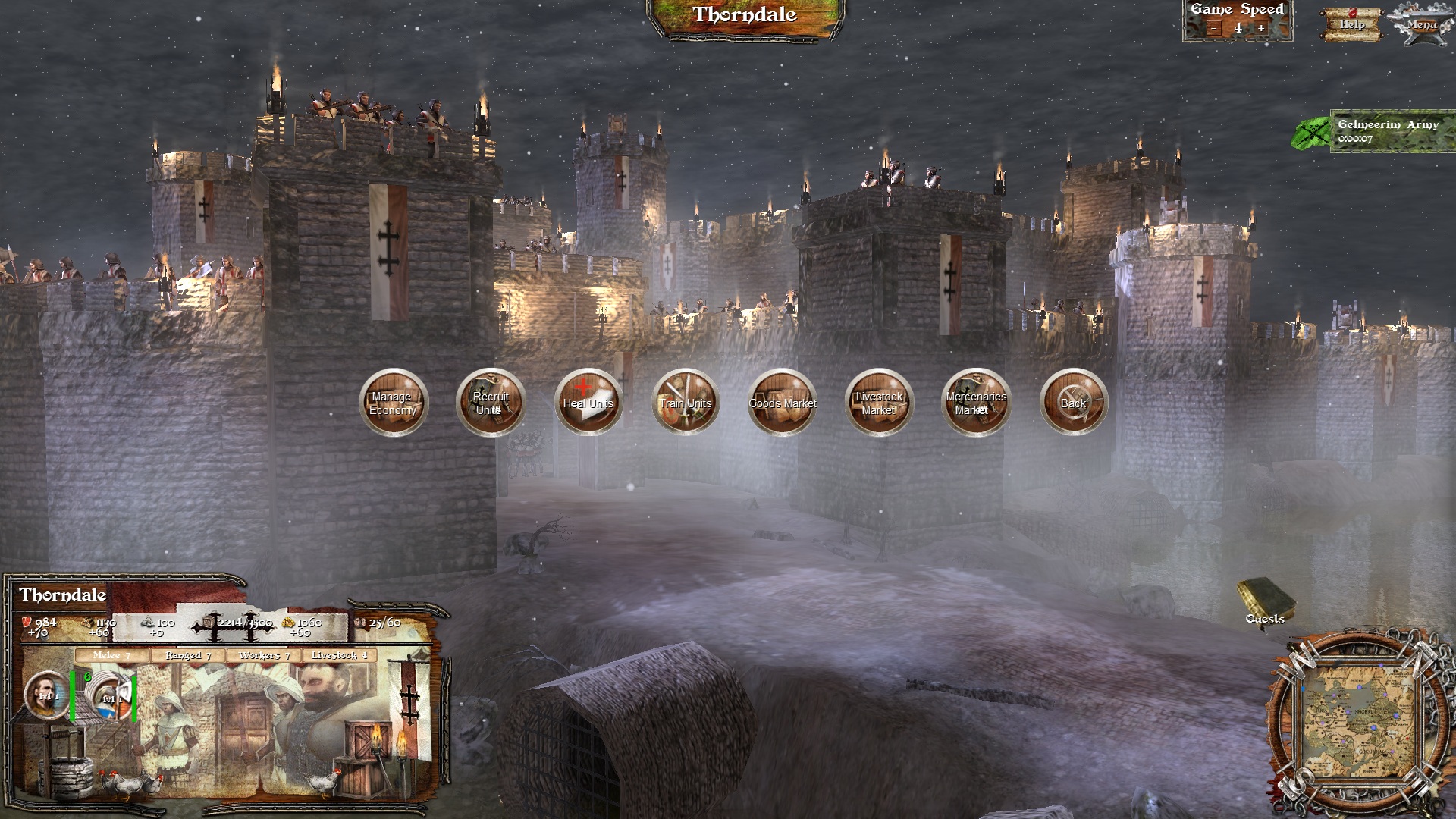The height and width of the screenshot is (819, 1456).
Task: Switch to the Melee tab
Action: (112, 655)
